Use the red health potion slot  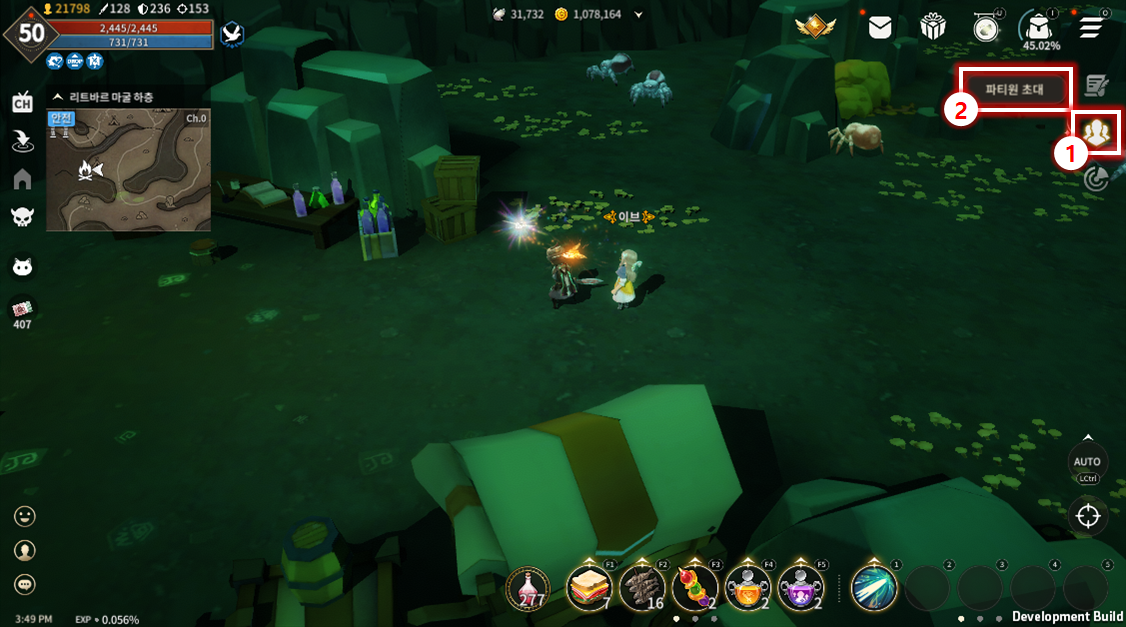tap(527, 587)
